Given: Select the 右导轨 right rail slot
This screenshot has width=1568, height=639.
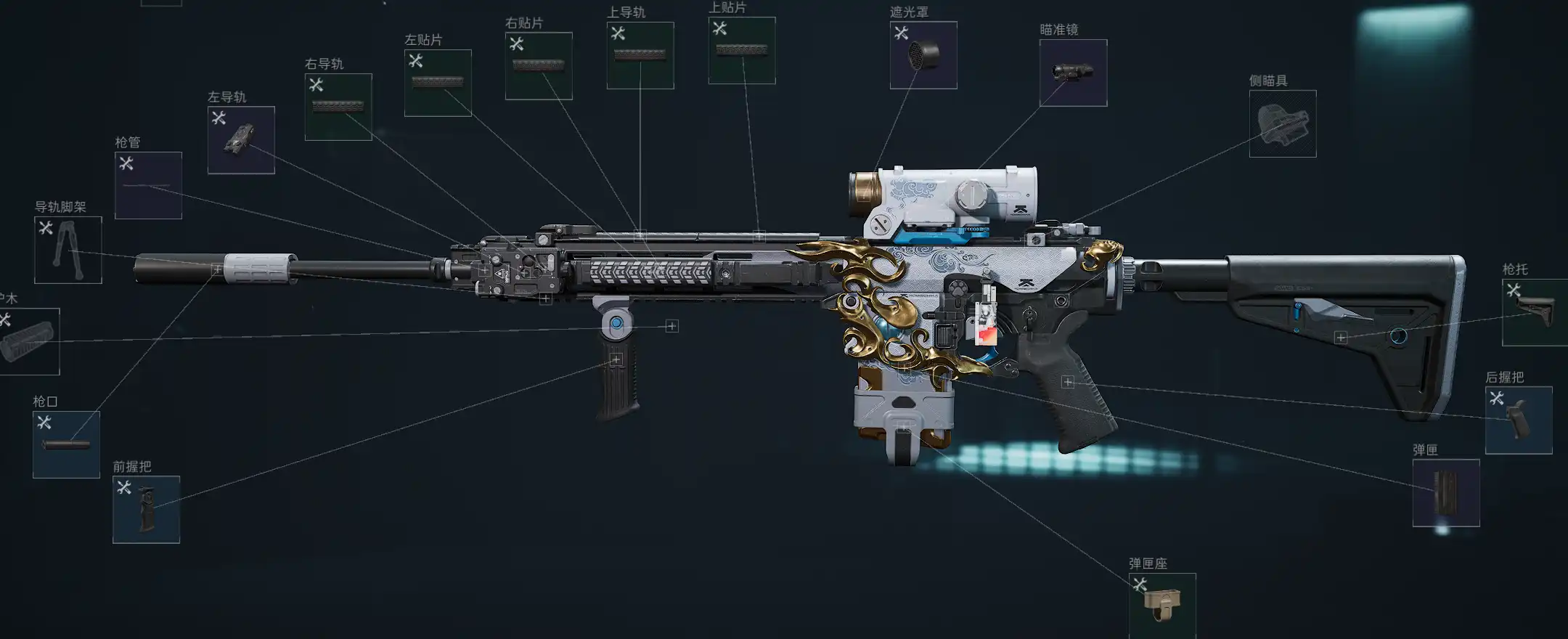Looking at the screenshot, I should click(x=338, y=107).
